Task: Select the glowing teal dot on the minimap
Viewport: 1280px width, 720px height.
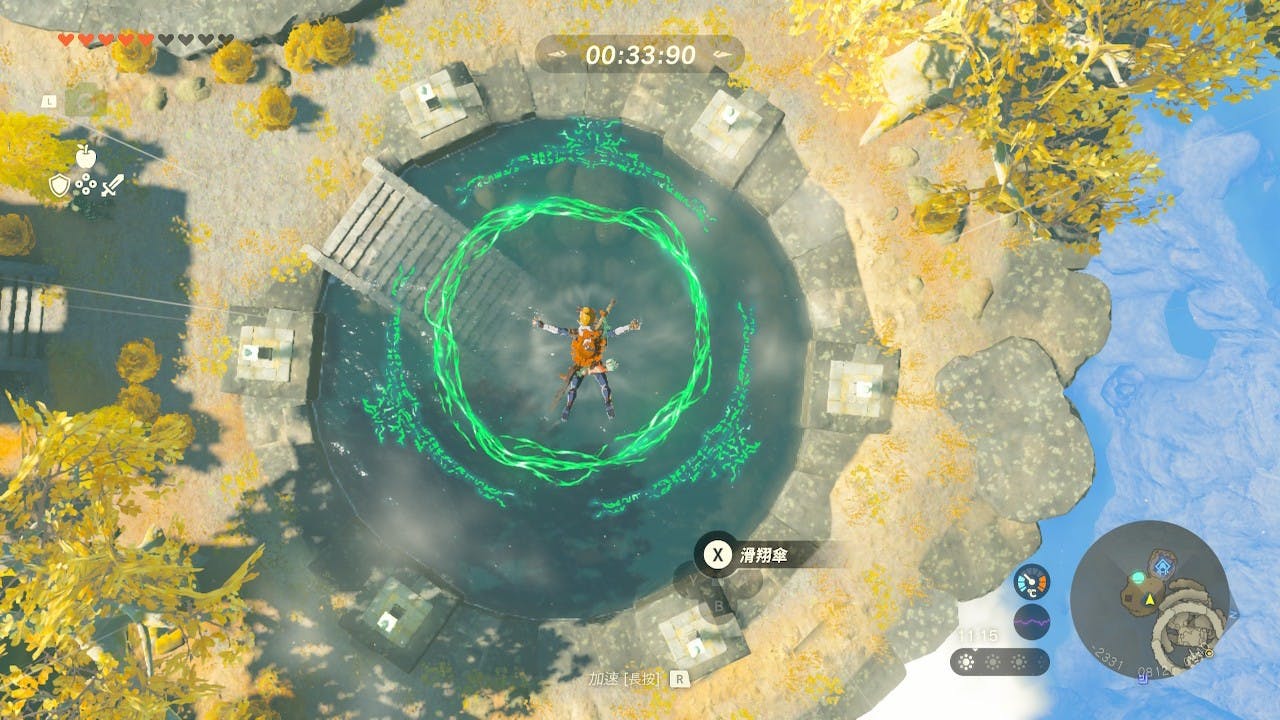Action: coord(1137,577)
